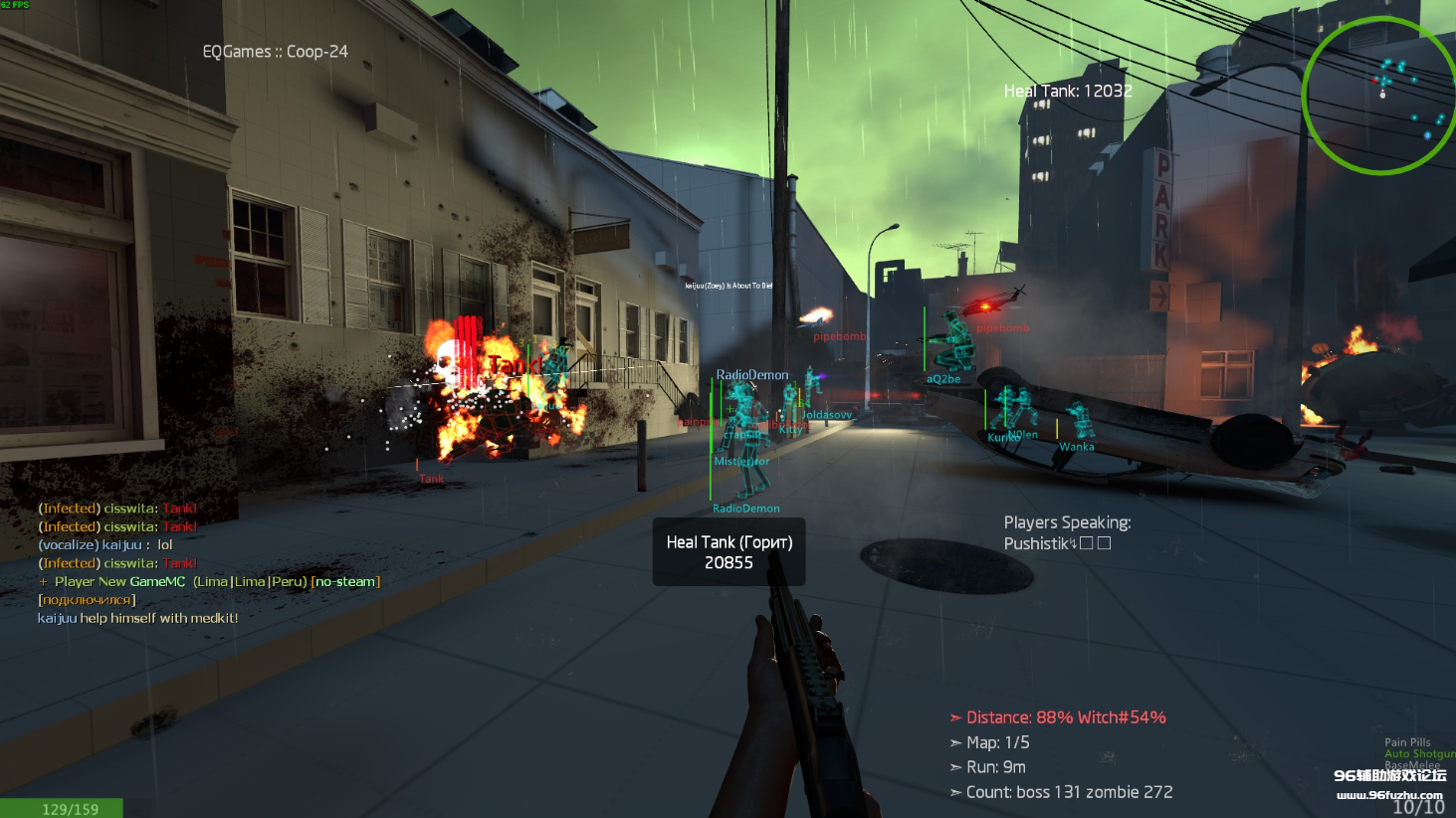This screenshot has width=1456, height=818.
Task: Choose the Auto Shotgun weapon entry
Action: 1419,754
